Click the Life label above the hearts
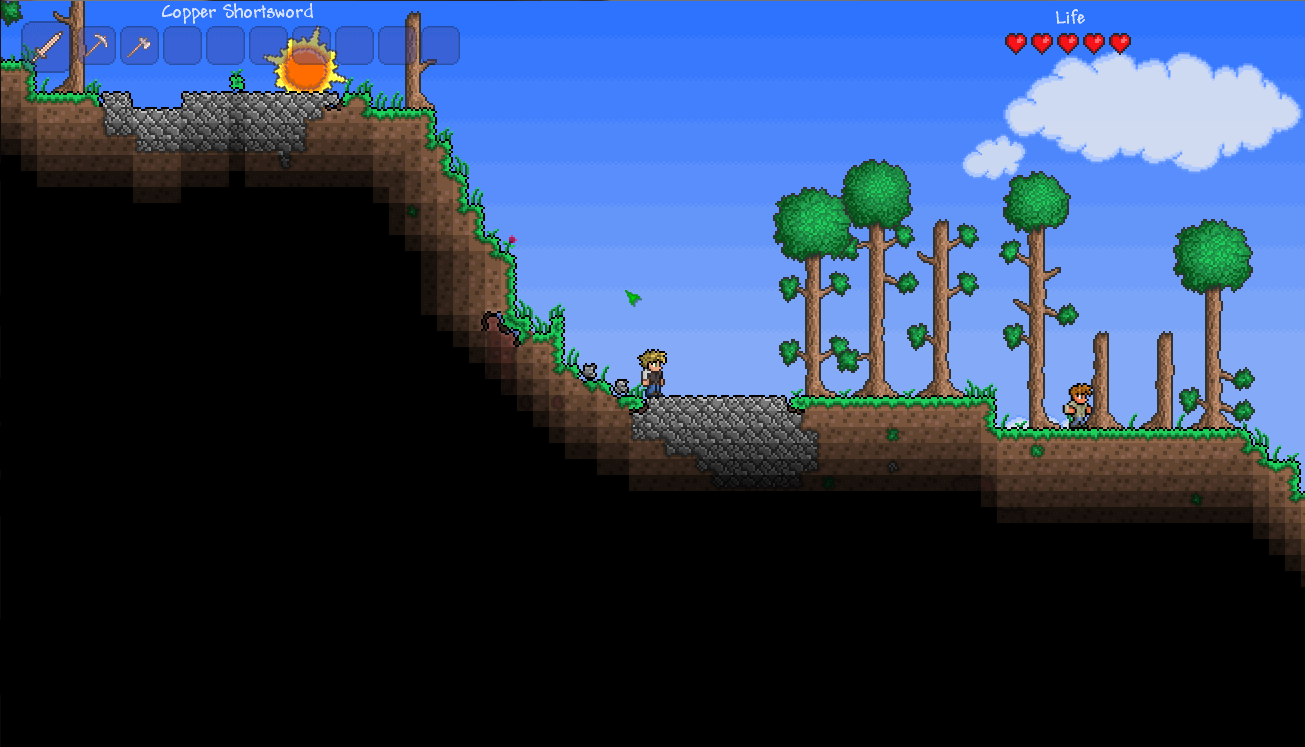 [1069, 17]
